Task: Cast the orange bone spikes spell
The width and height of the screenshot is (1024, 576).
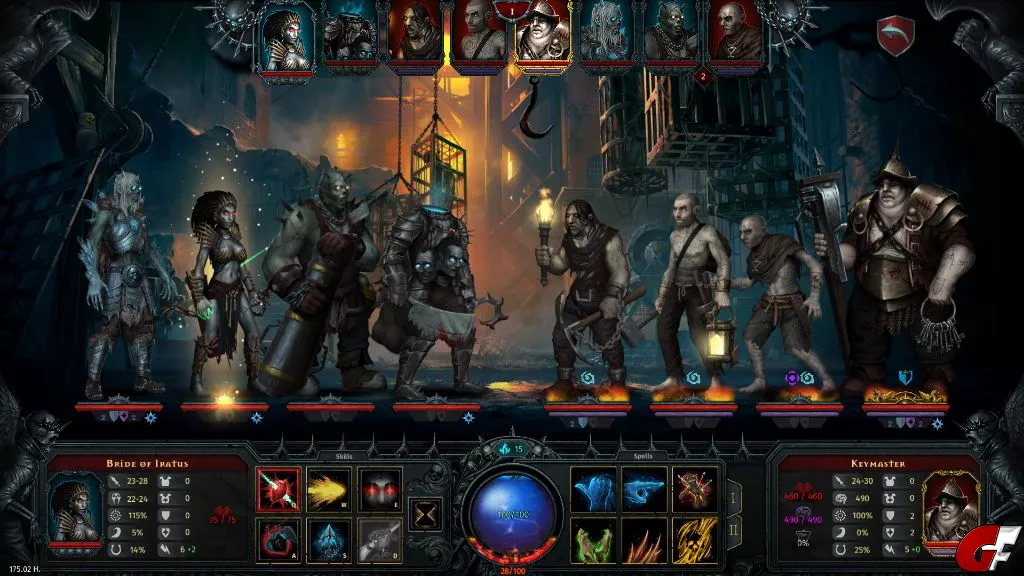Action: point(644,540)
